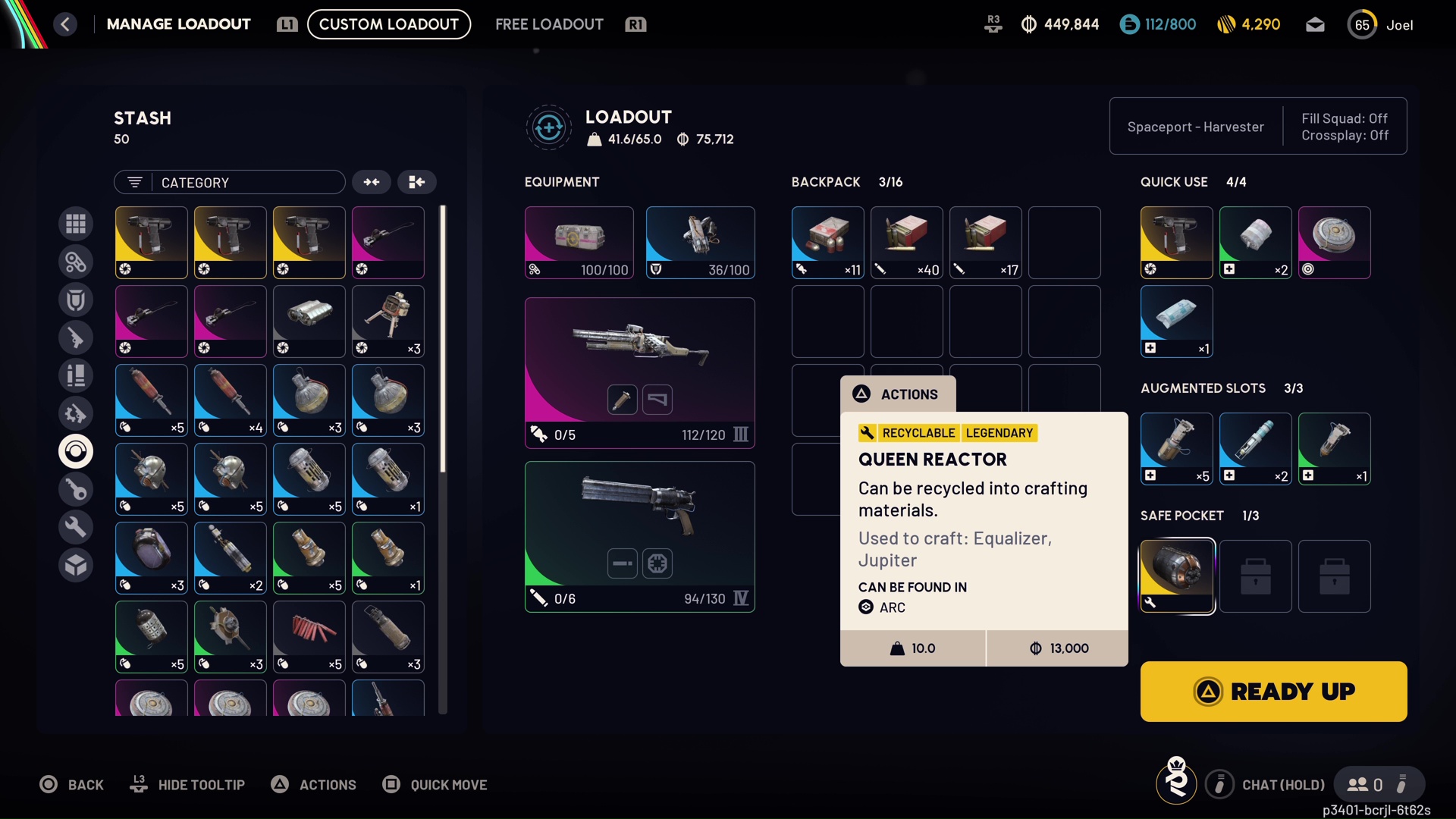
Task: Open the Category filter dropdown
Action: pyautogui.click(x=229, y=182)
